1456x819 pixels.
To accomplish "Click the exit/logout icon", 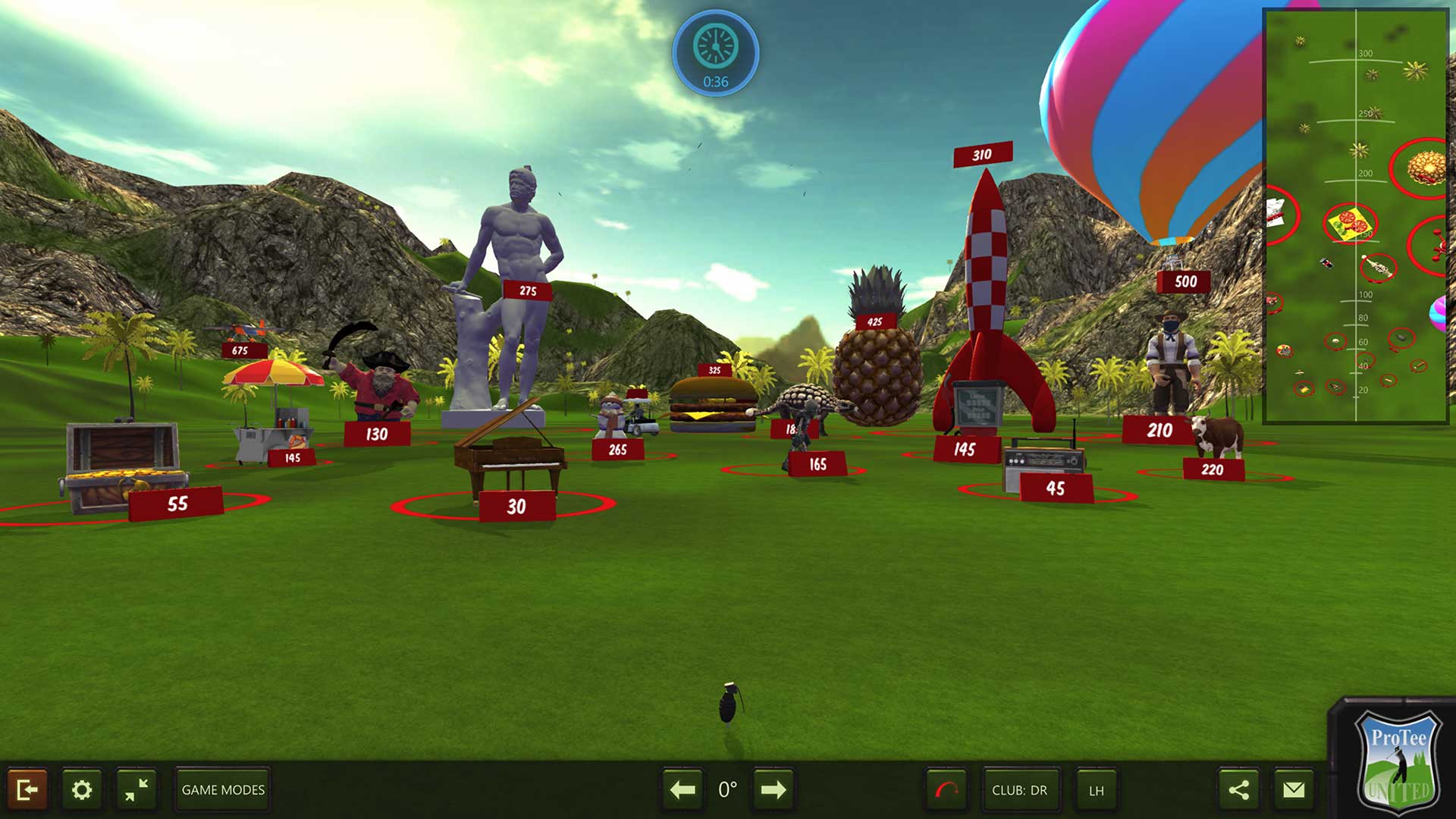I will [29, 789].
